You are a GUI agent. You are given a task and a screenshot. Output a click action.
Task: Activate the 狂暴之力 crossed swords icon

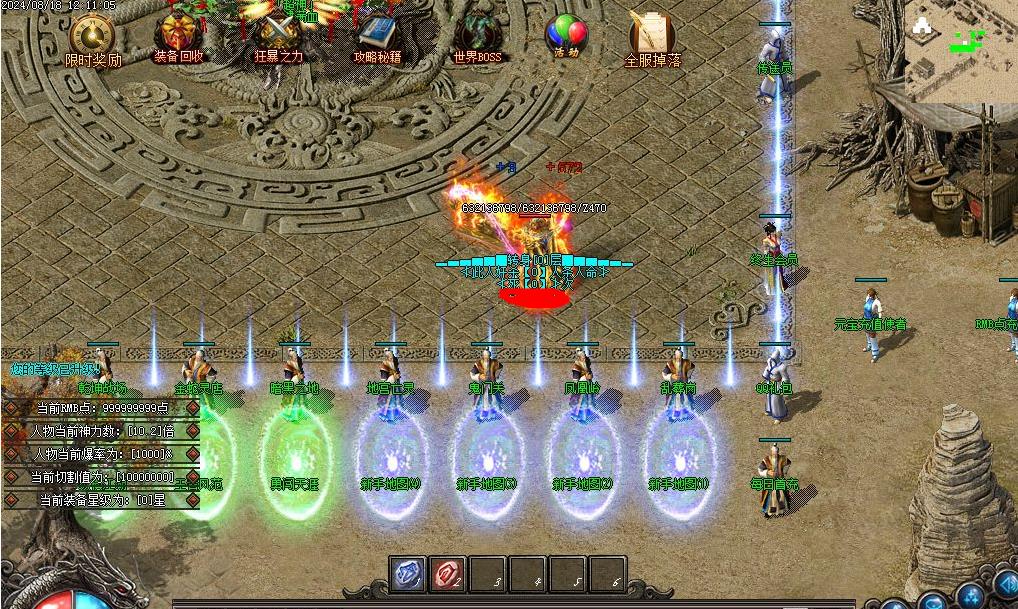(278, 36)
